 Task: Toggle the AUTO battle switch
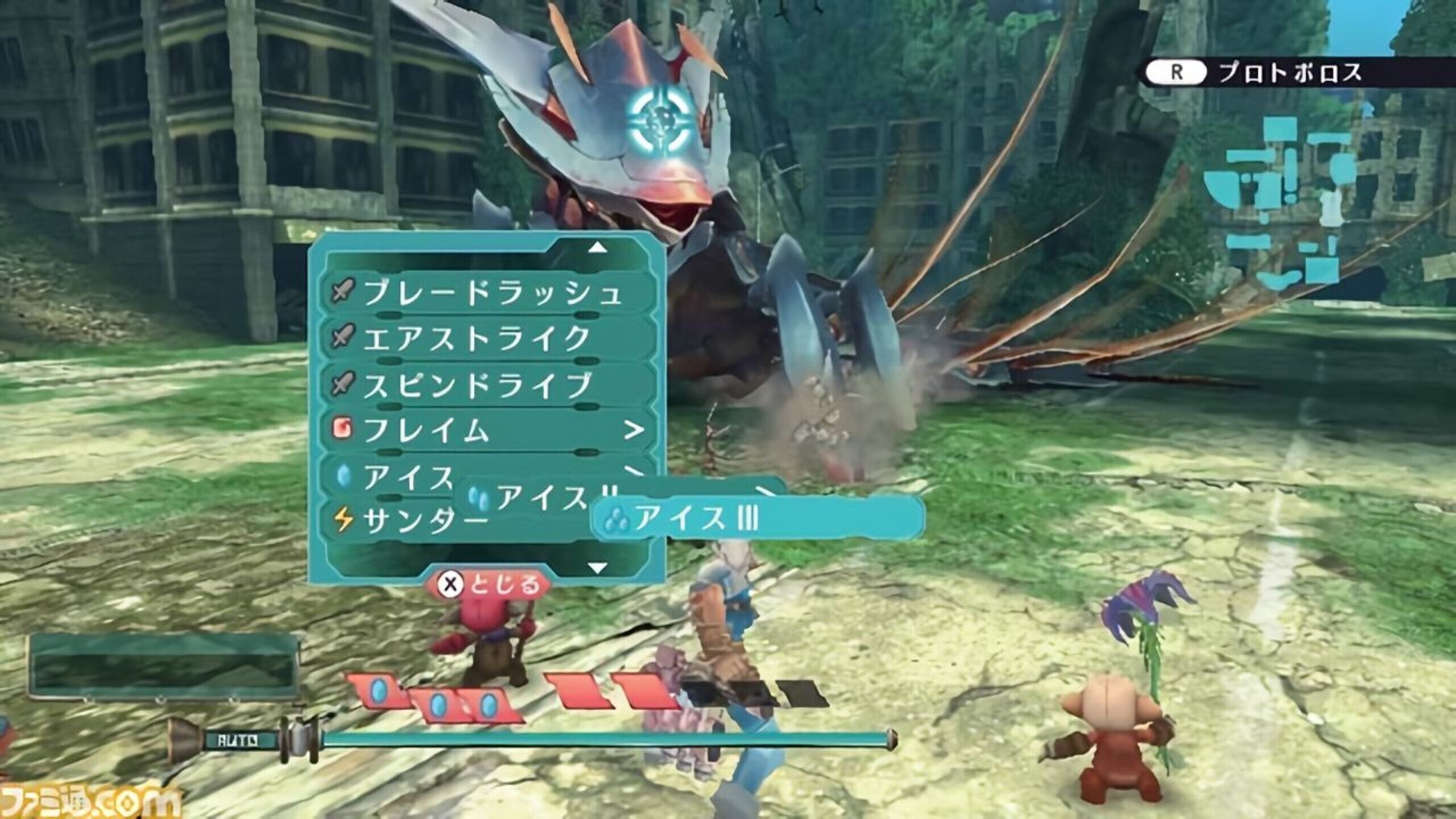[239, 741]
